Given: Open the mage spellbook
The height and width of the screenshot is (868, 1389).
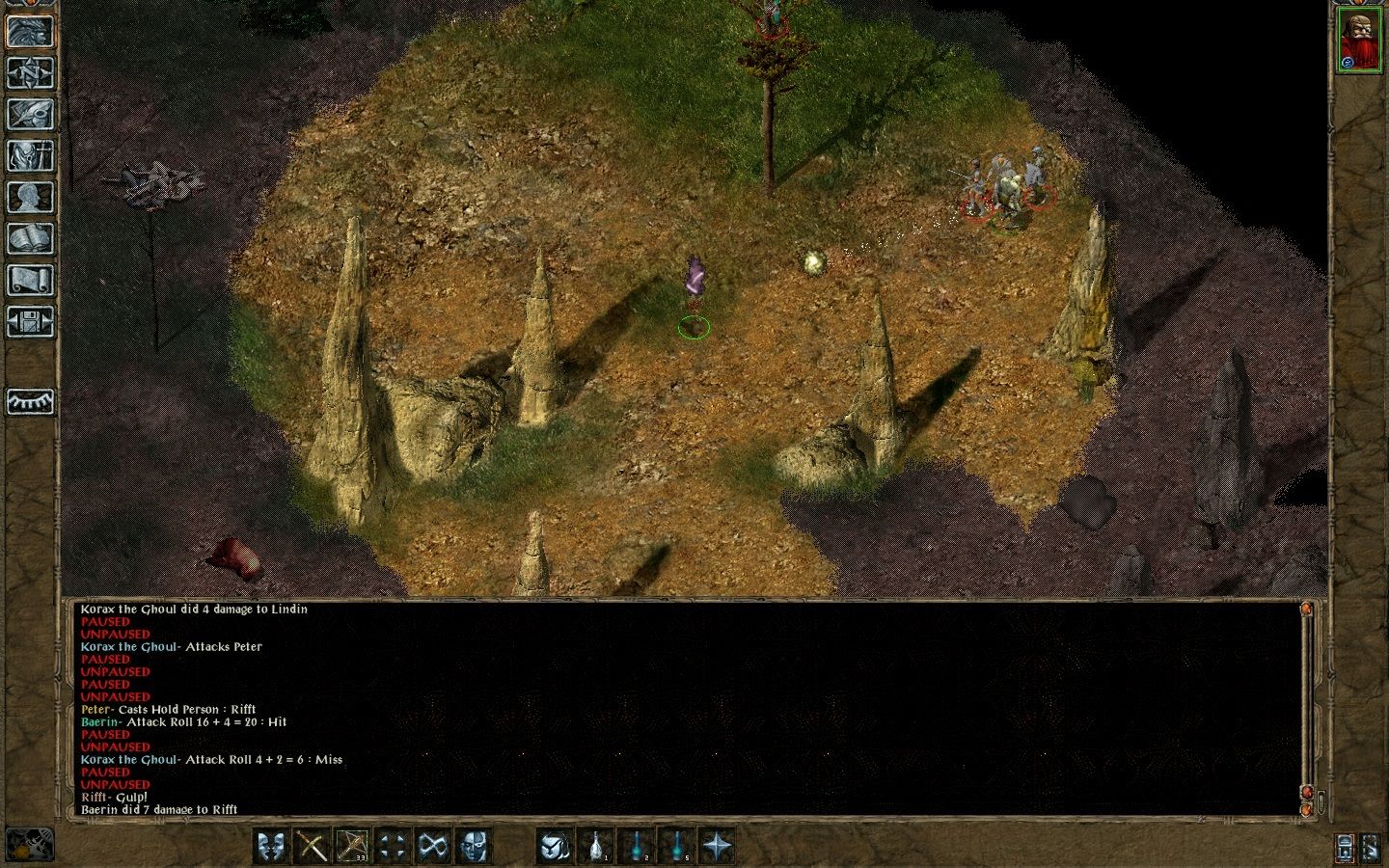Looking at the screenshot, I should pos(30,238).
